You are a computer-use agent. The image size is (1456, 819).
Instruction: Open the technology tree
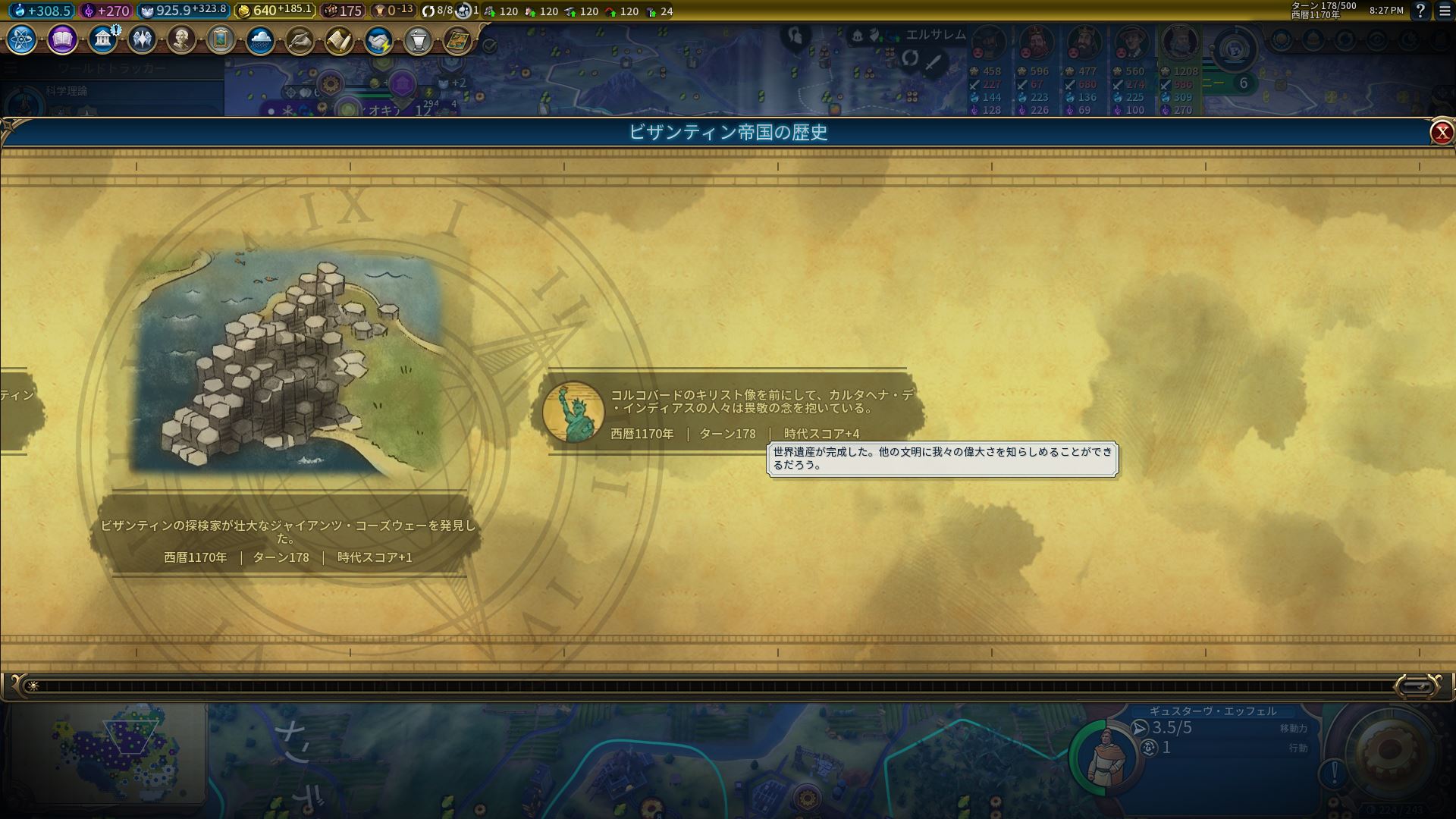point(20,42)
